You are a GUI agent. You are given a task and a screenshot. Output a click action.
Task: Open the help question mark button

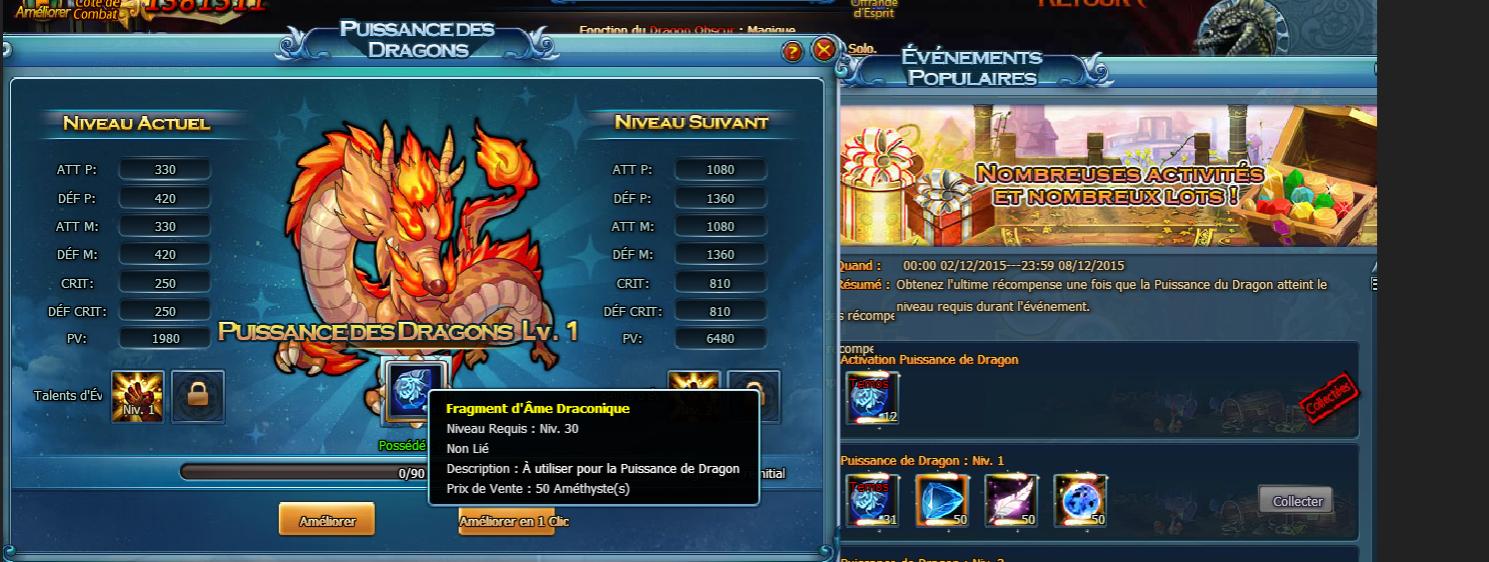pyautogui.click(x=792, y=52)
